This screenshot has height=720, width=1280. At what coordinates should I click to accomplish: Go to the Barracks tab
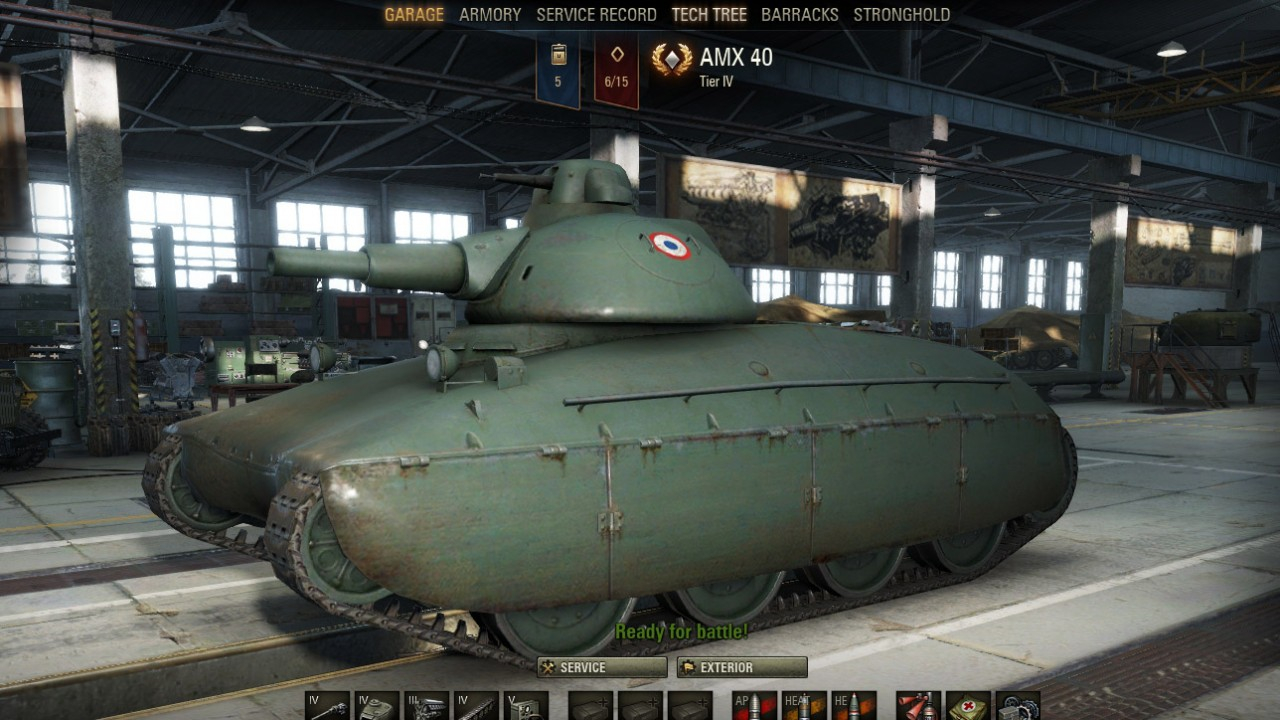pyautogui.click(x=800, y=15)
